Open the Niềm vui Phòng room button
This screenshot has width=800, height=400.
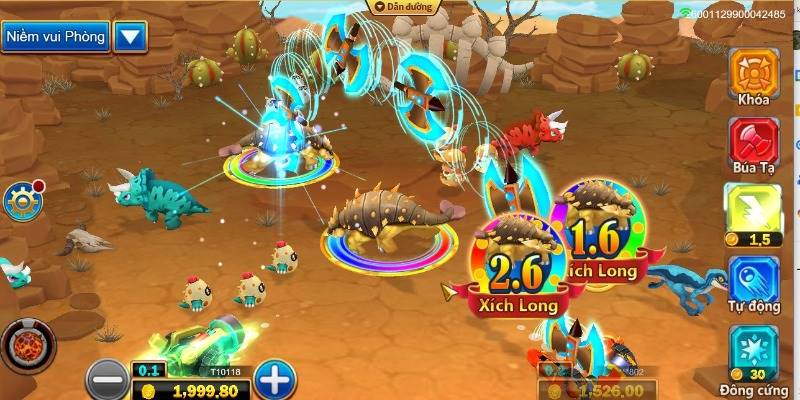(x=54, y=38)
